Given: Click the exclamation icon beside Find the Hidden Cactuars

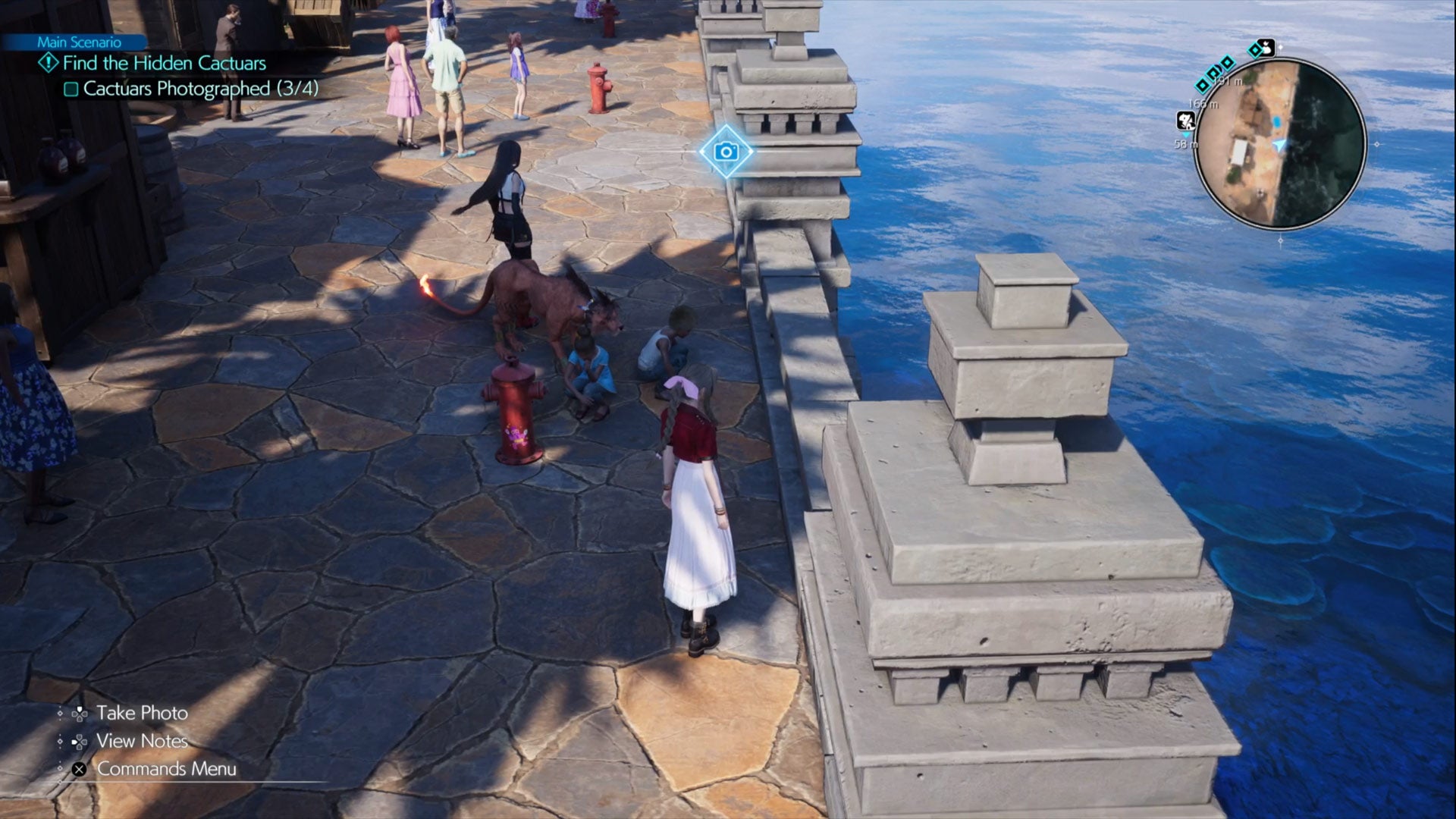Looking at the screenshot, I should click(49, 63).
